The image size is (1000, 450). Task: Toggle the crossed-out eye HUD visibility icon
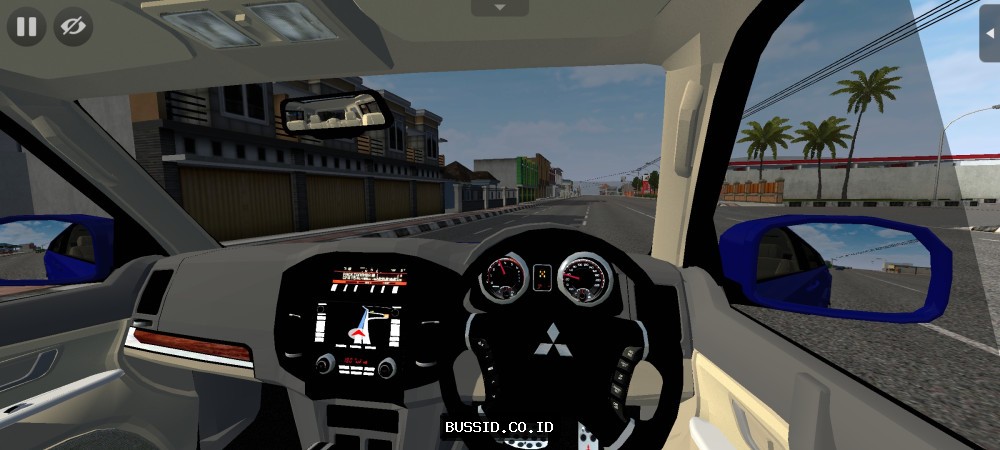73,26
